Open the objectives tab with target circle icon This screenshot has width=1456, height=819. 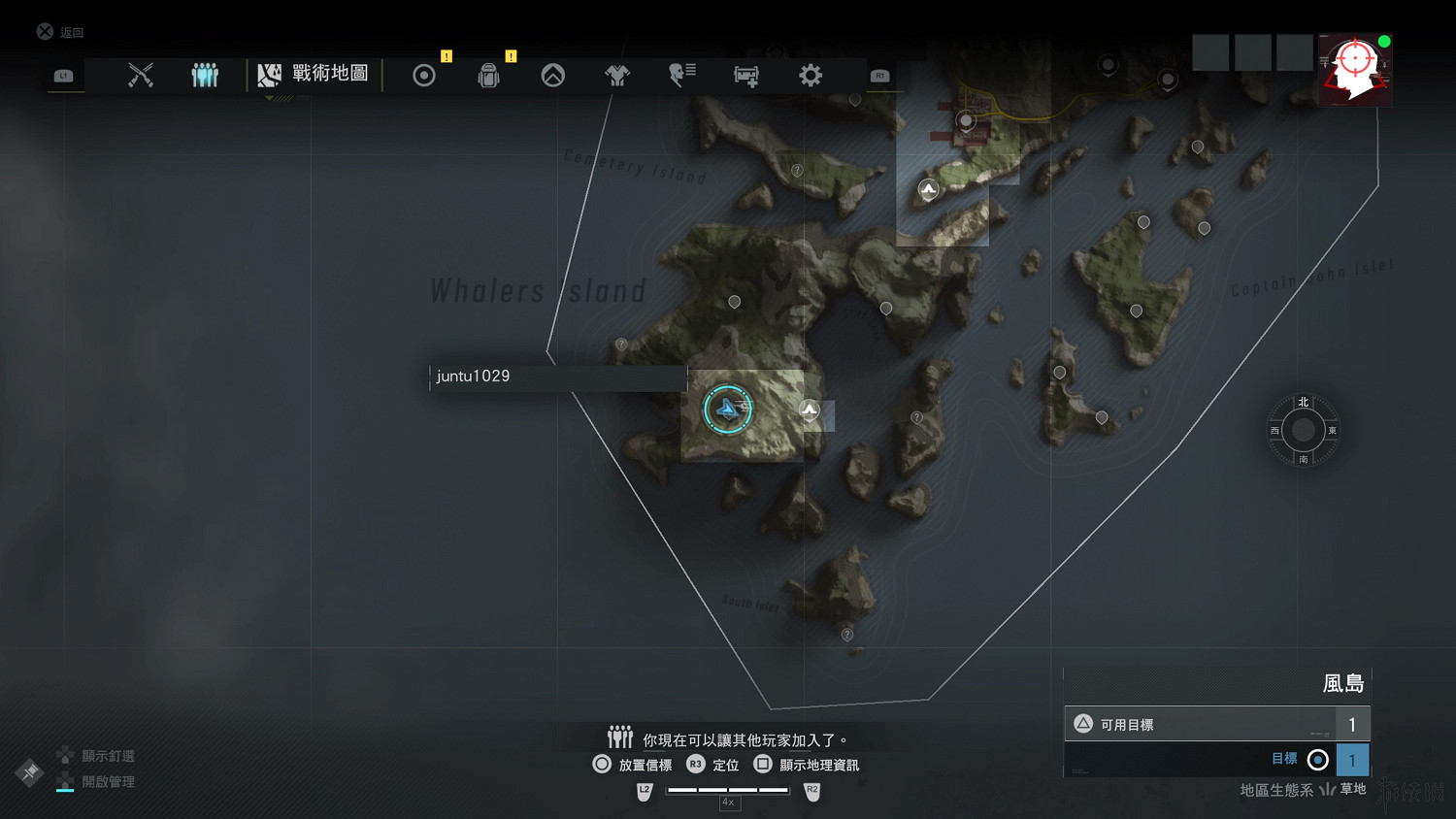coord(424,75)
